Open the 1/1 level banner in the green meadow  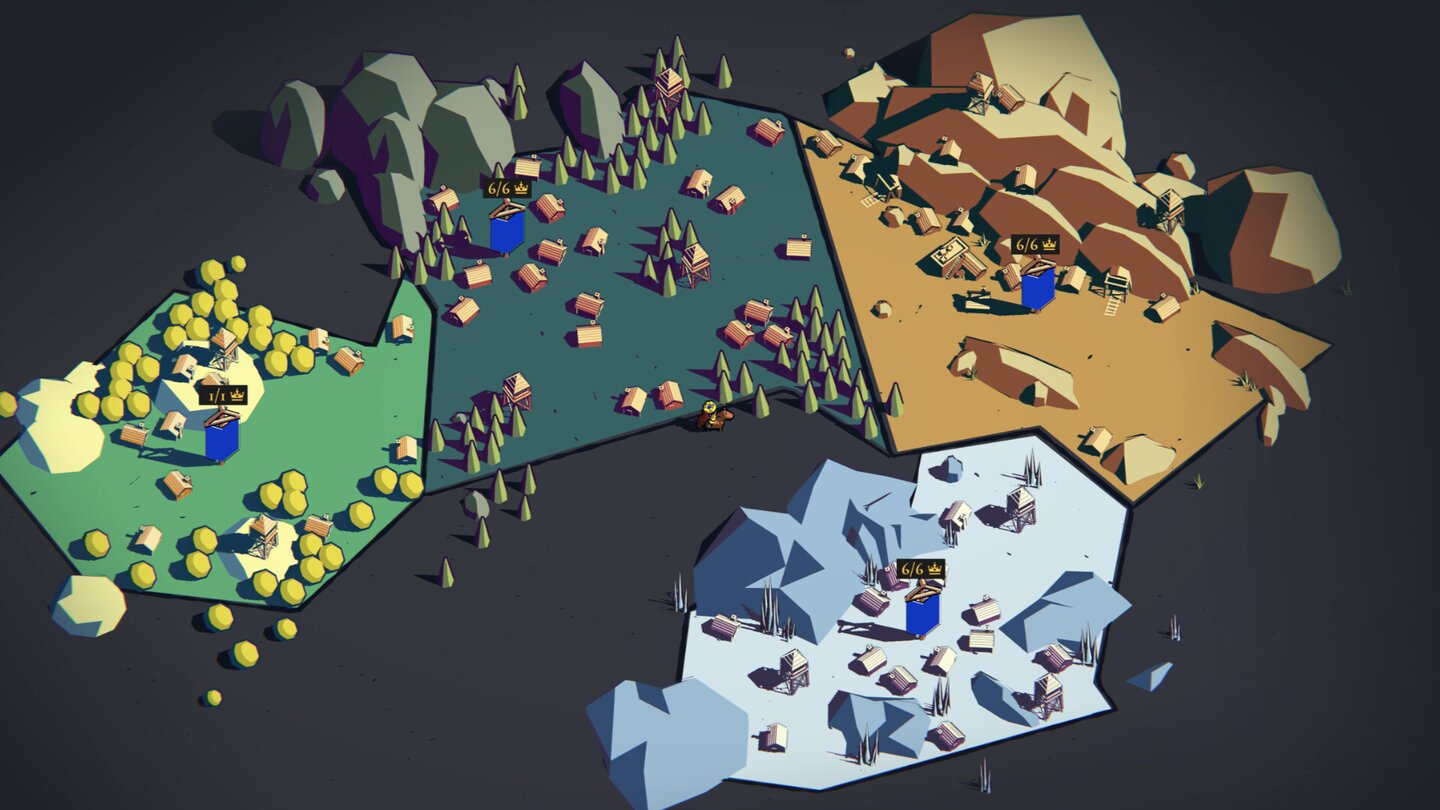(x=216, y=396)
